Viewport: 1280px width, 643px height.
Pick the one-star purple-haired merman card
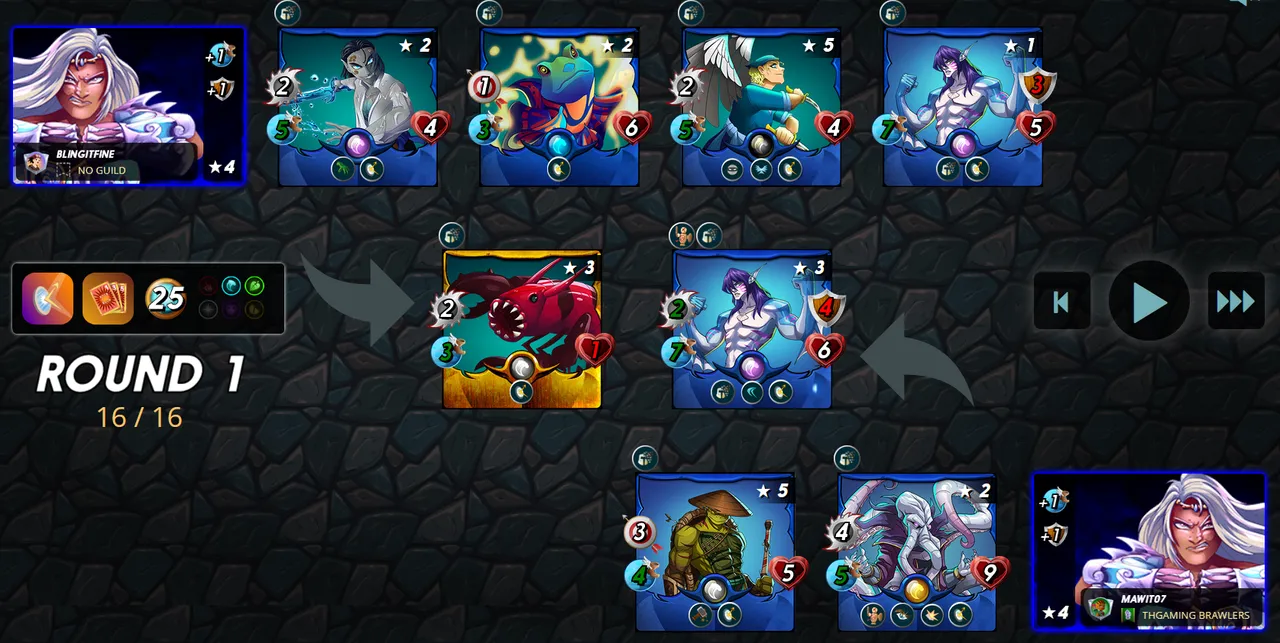click(x=963, y=106)
